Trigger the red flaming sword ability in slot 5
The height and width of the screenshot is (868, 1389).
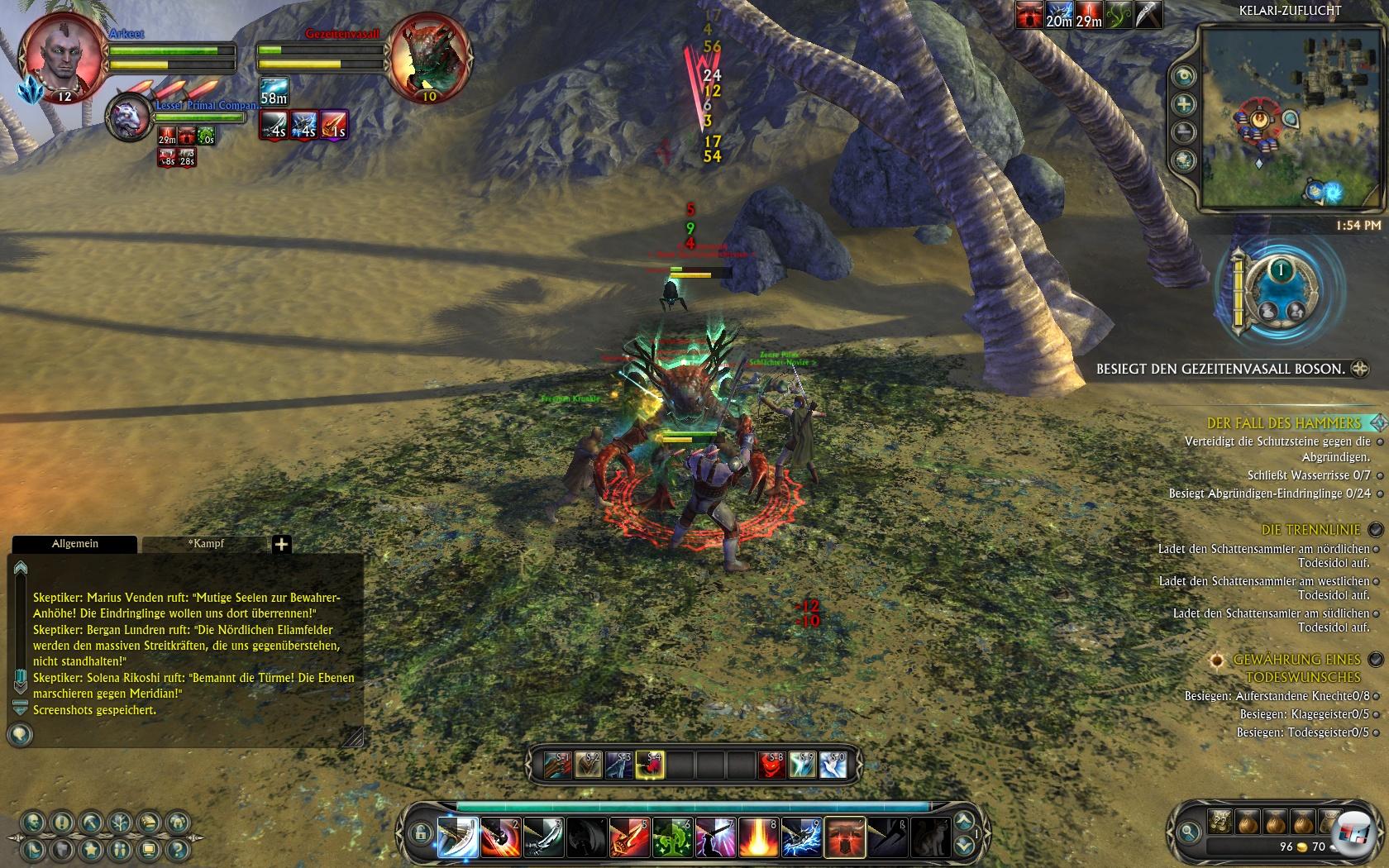point(630,837)
